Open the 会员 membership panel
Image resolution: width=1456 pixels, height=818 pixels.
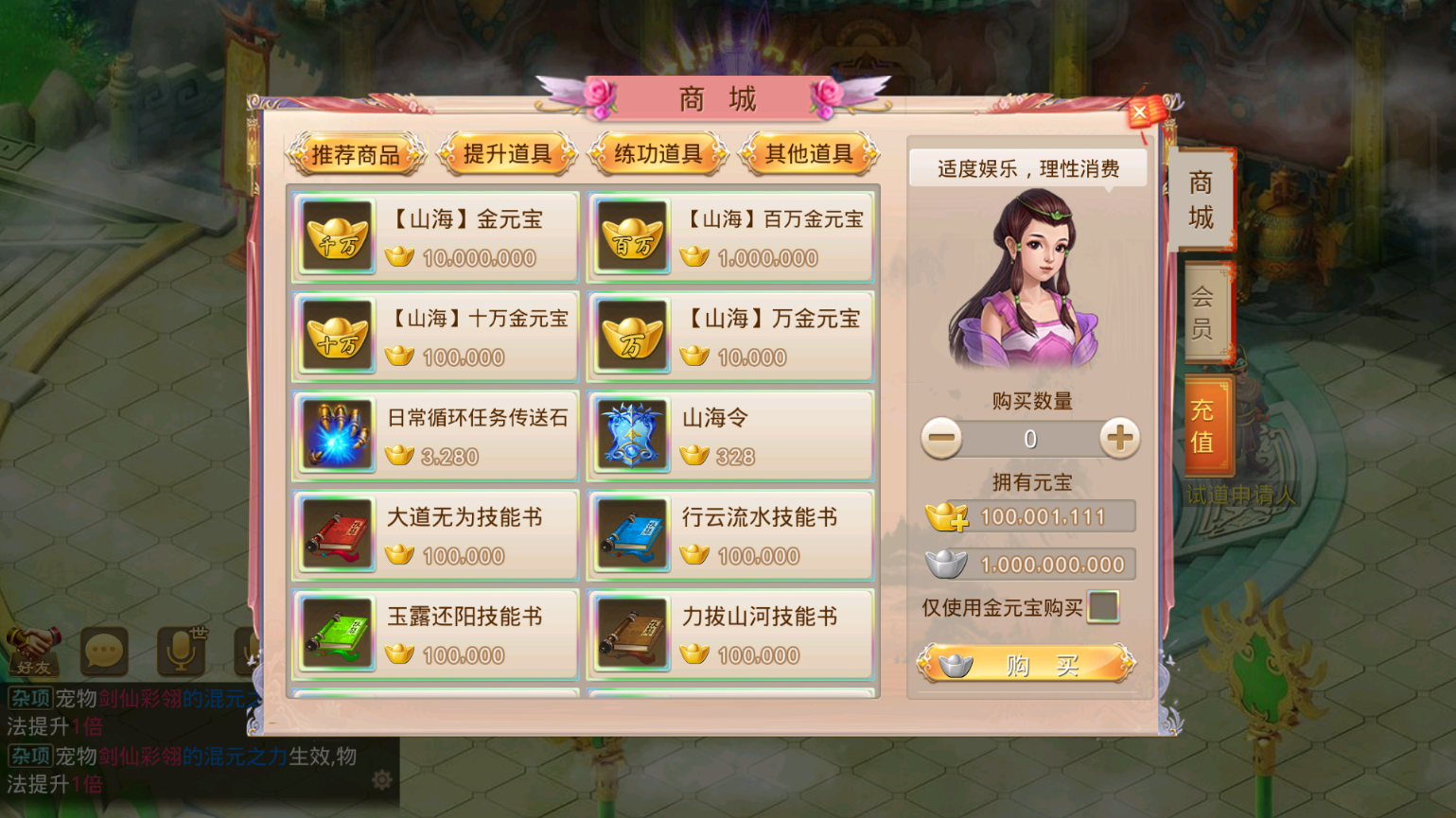[1203, 312]
